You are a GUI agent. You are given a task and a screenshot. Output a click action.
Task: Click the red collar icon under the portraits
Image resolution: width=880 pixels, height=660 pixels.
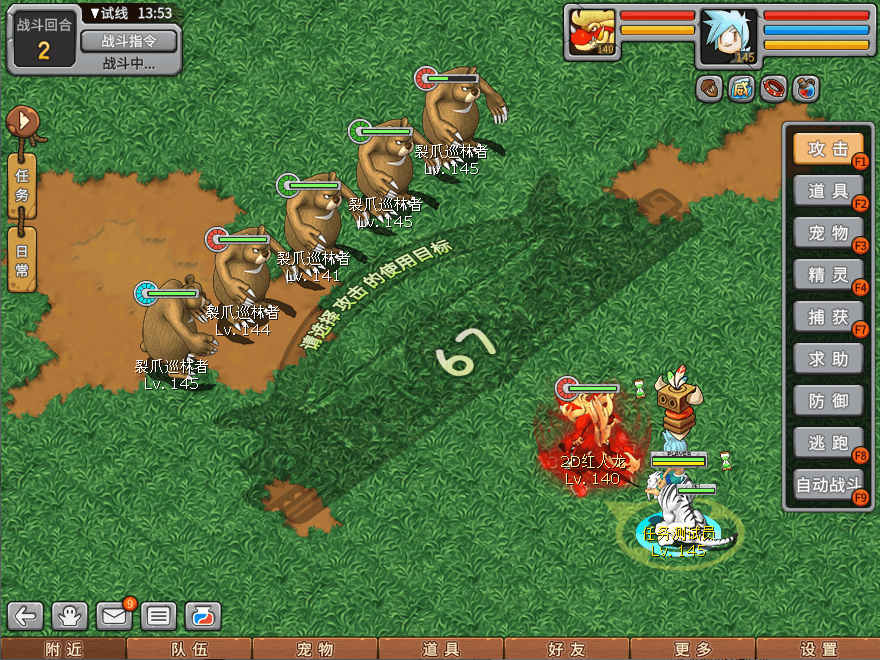pyautogui.click(x=774, y=89)
